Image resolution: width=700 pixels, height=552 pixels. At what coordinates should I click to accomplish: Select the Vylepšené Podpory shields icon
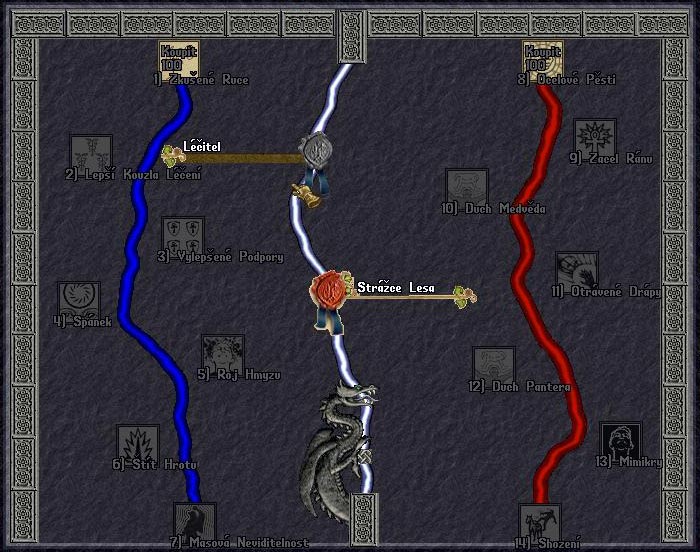(183, 237)
